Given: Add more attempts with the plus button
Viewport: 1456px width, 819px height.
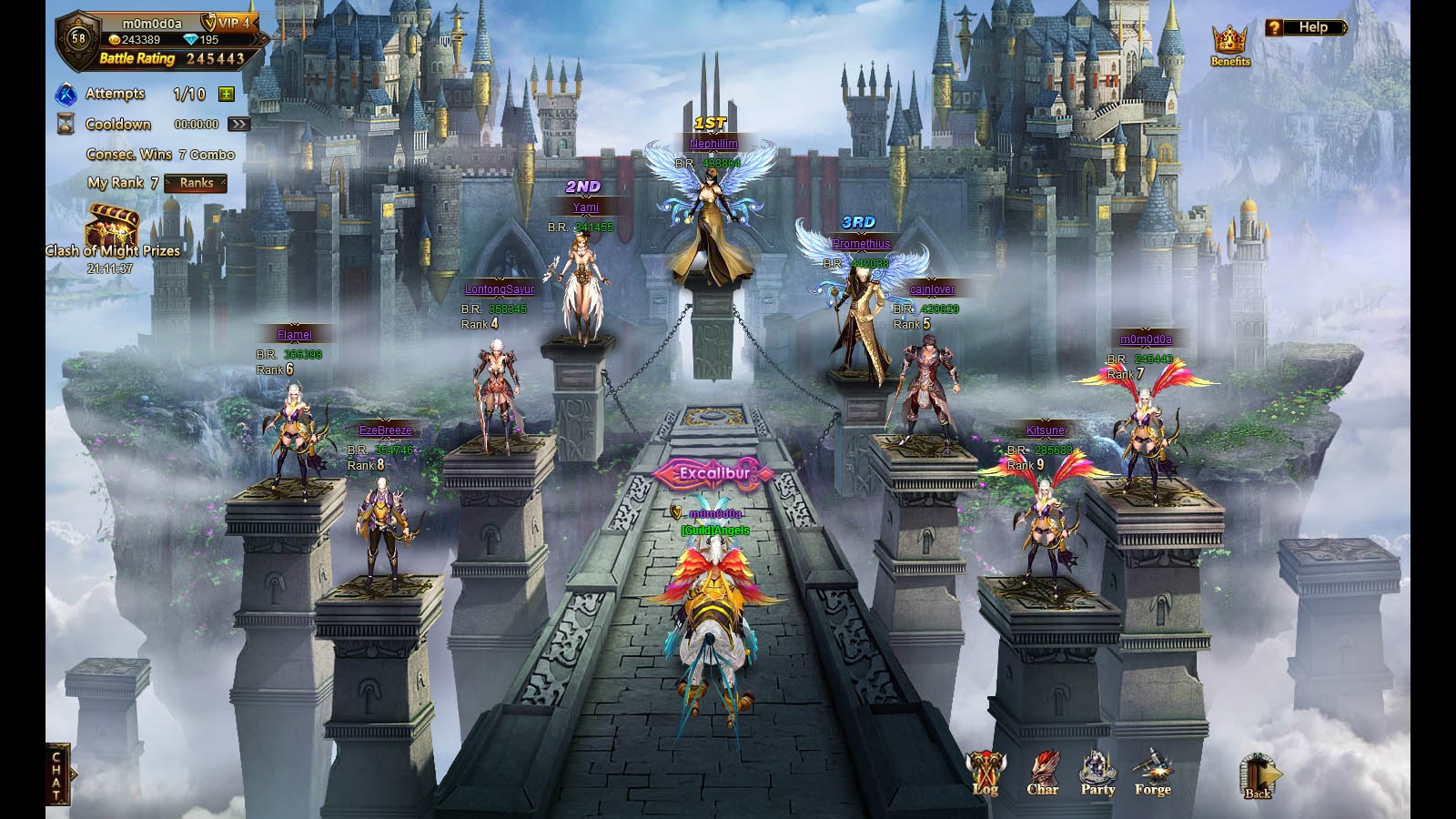Looking at the screenshot, I should point(227,94).
